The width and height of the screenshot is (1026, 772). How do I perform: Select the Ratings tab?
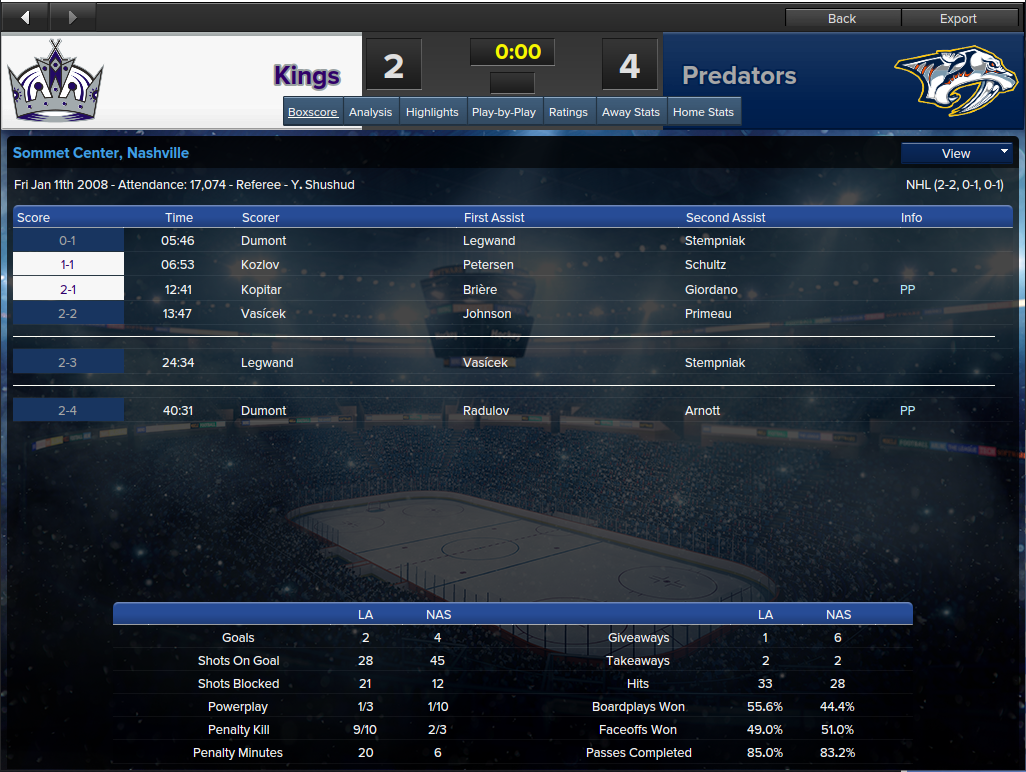(568, 112)
